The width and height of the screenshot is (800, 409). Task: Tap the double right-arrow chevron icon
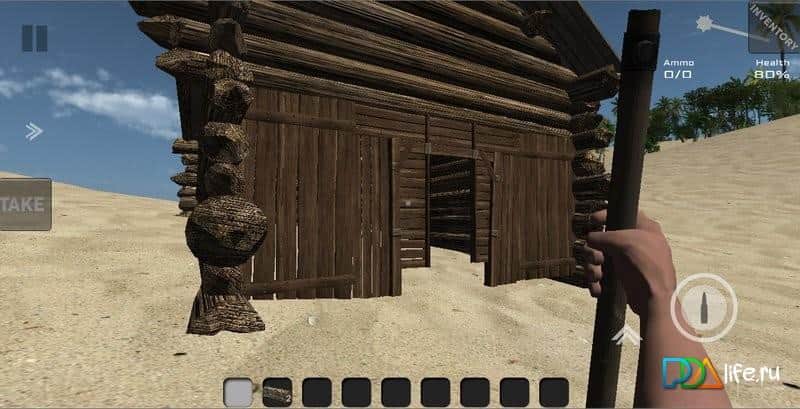click(34, 130)
